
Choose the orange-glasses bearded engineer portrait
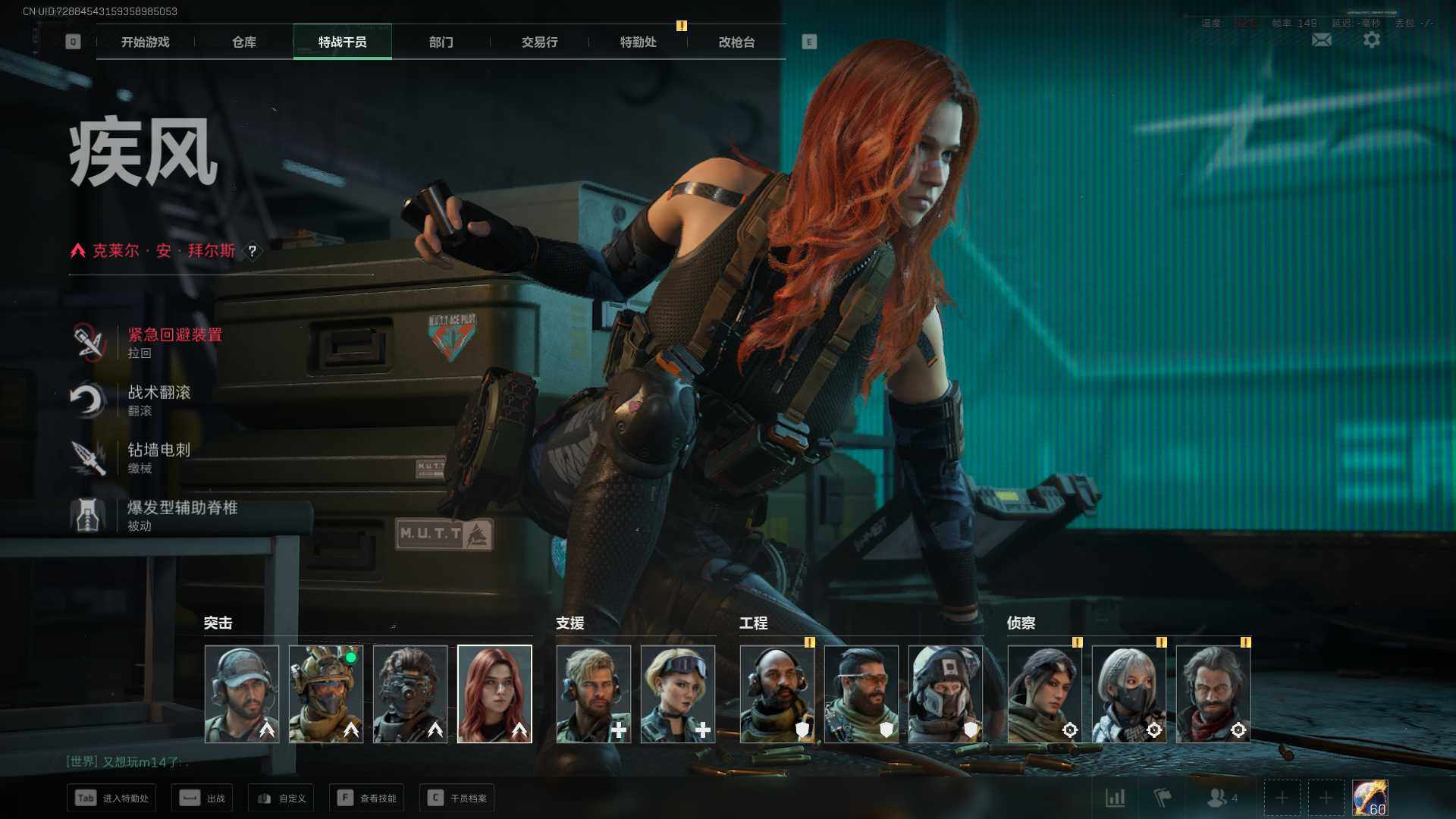tap(861, 694)
